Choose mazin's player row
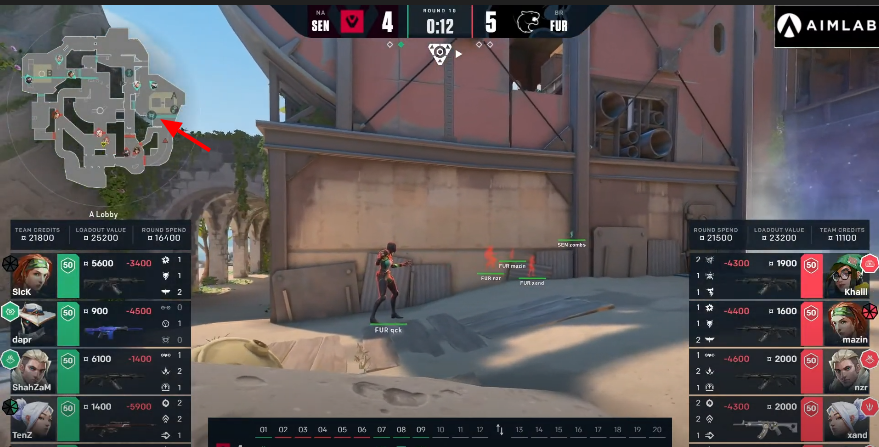The height and width of the screenshot is (447, 879). coord(782,322)
